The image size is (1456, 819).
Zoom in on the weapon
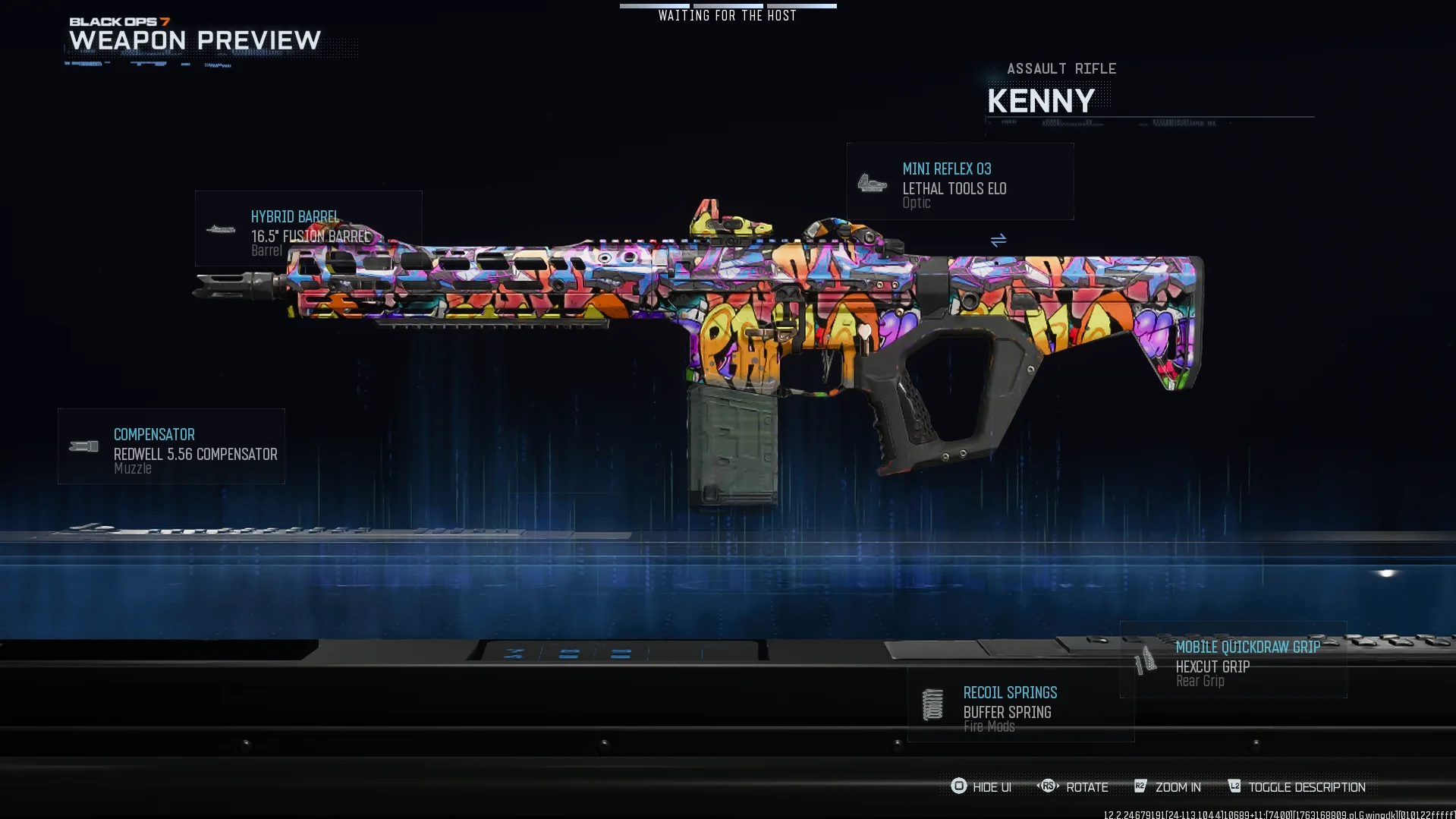pos(1168,787)
